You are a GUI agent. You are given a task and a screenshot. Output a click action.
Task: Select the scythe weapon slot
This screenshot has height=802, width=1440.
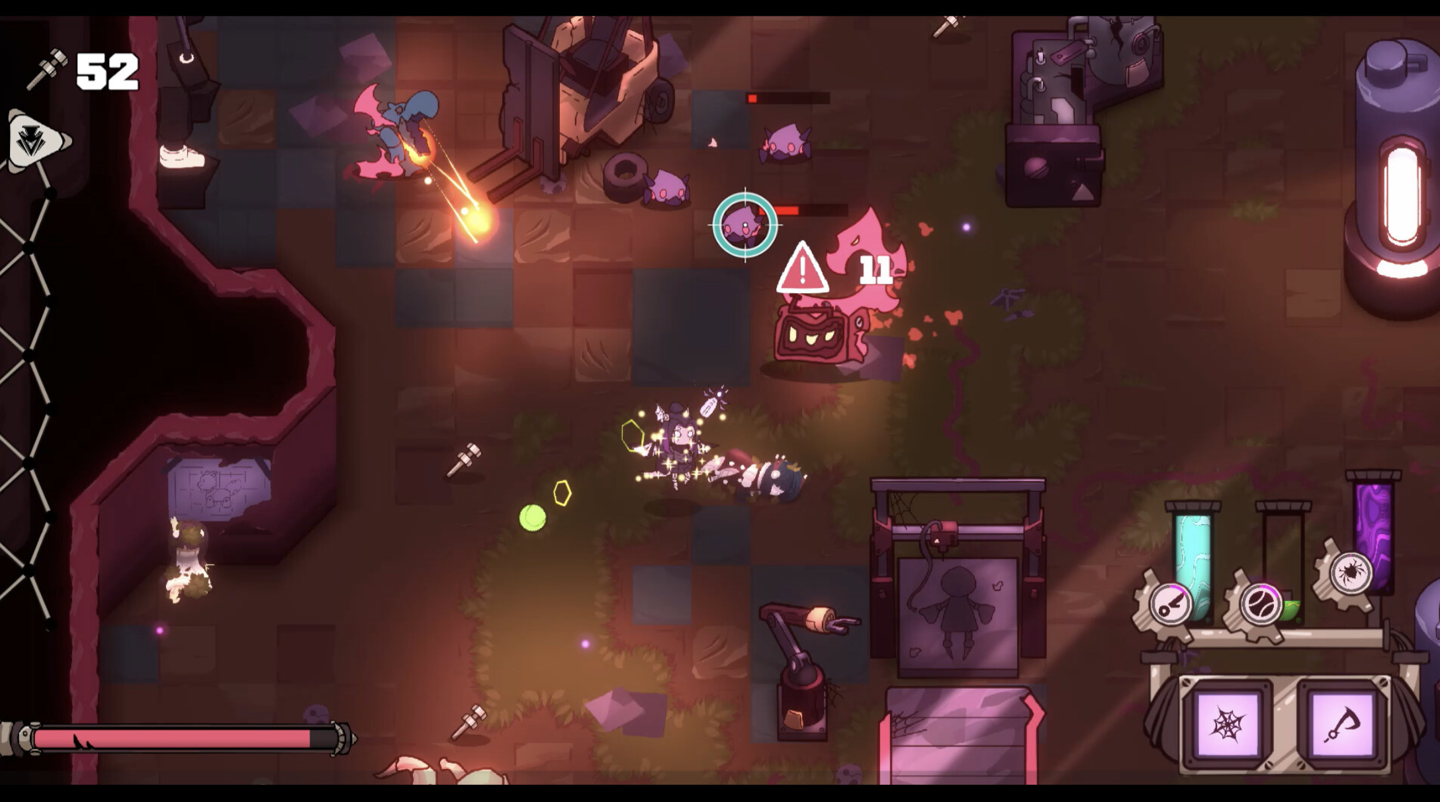1342,724
